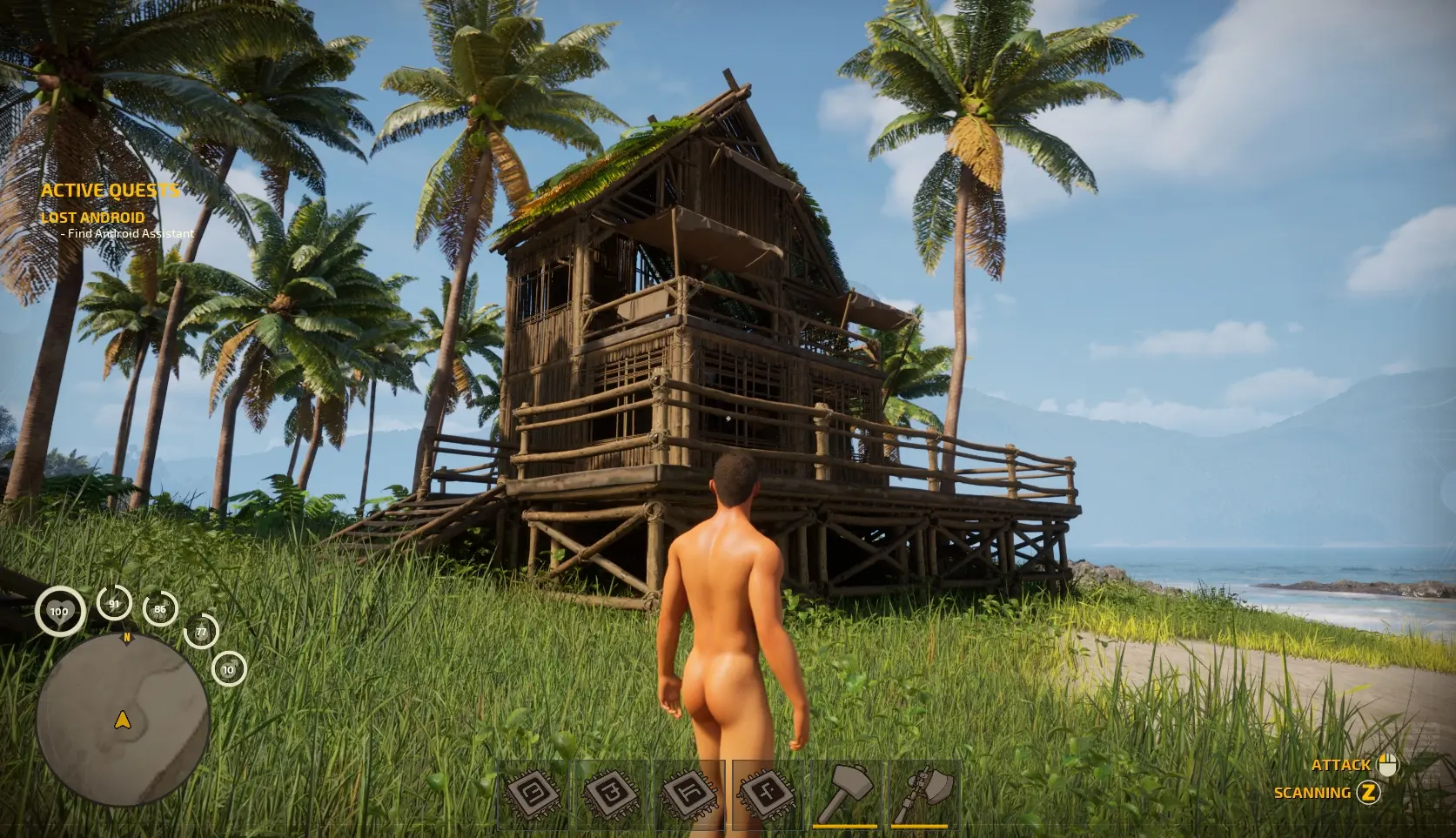
Task: Open the circular minimap
Action: [x=123, y=721]
